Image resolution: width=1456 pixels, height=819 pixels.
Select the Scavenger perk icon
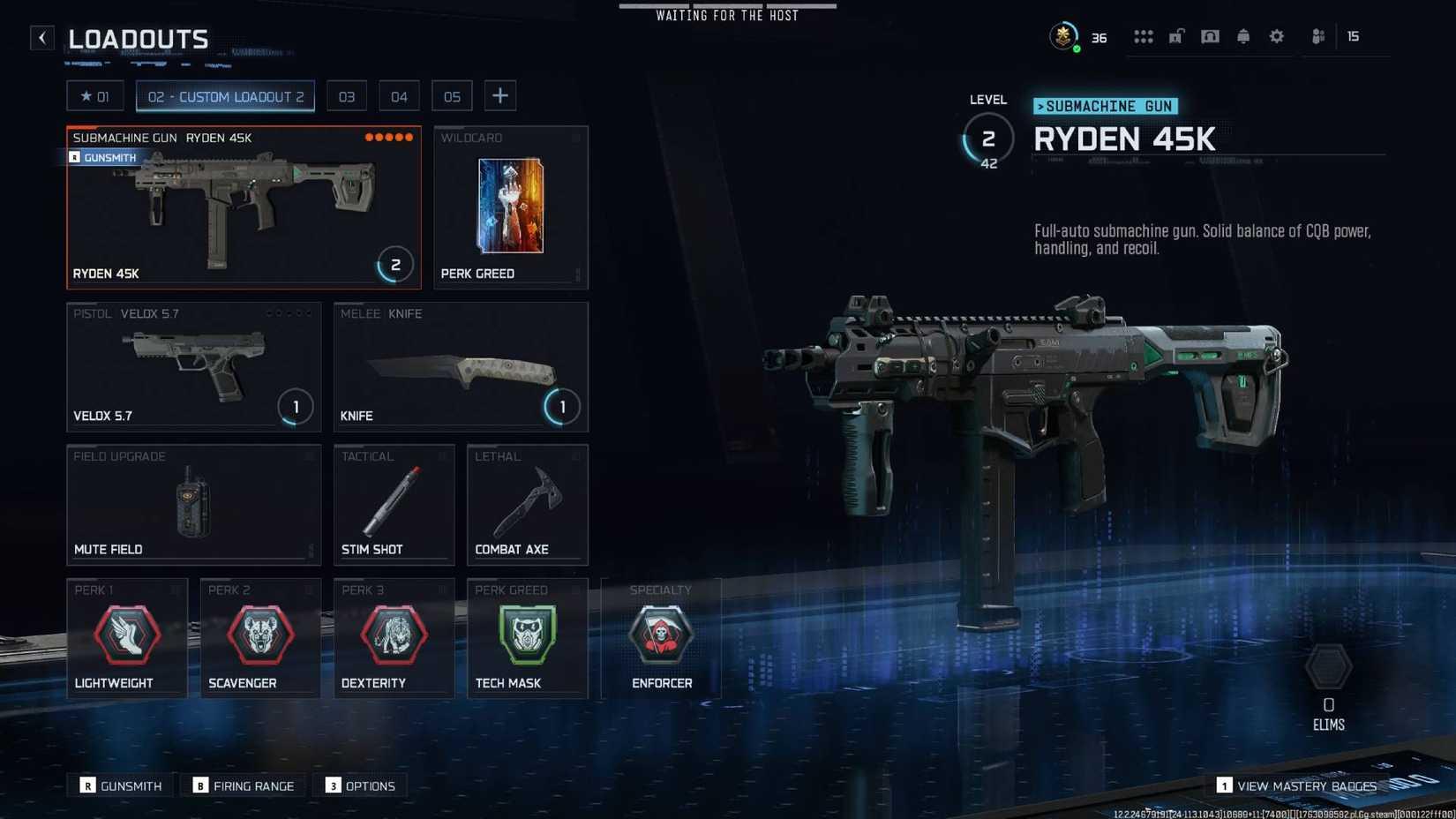click(259, 635)
